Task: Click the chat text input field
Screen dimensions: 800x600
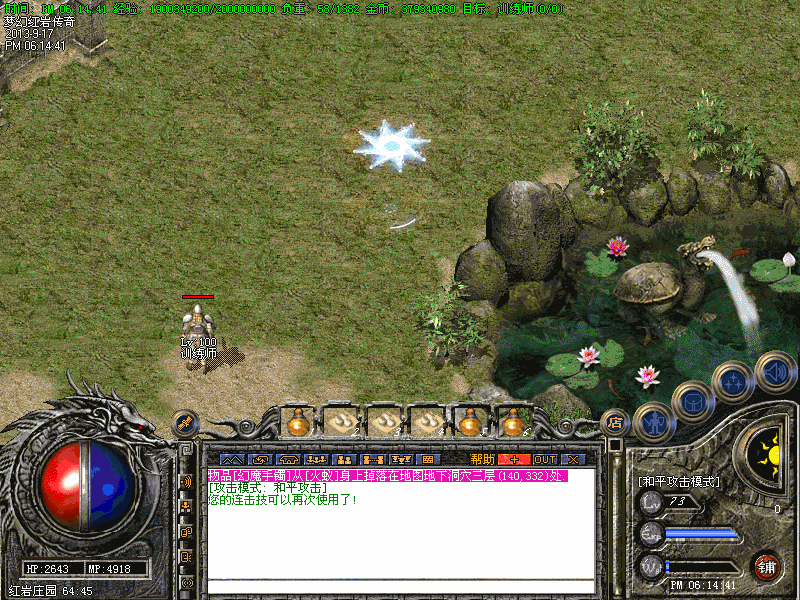Action: click(400, 587)
